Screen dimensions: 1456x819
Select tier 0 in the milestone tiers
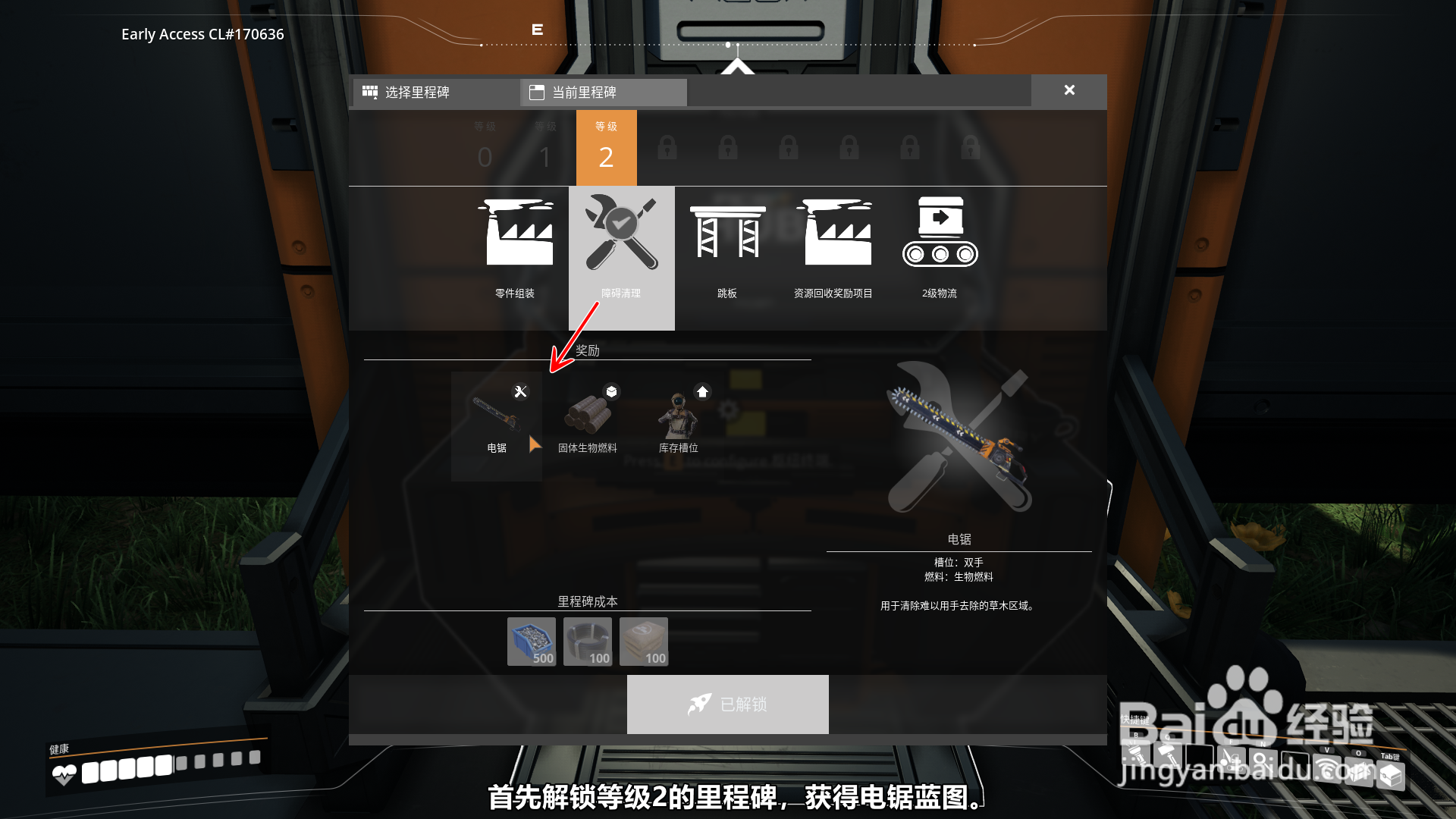point(485,148)
